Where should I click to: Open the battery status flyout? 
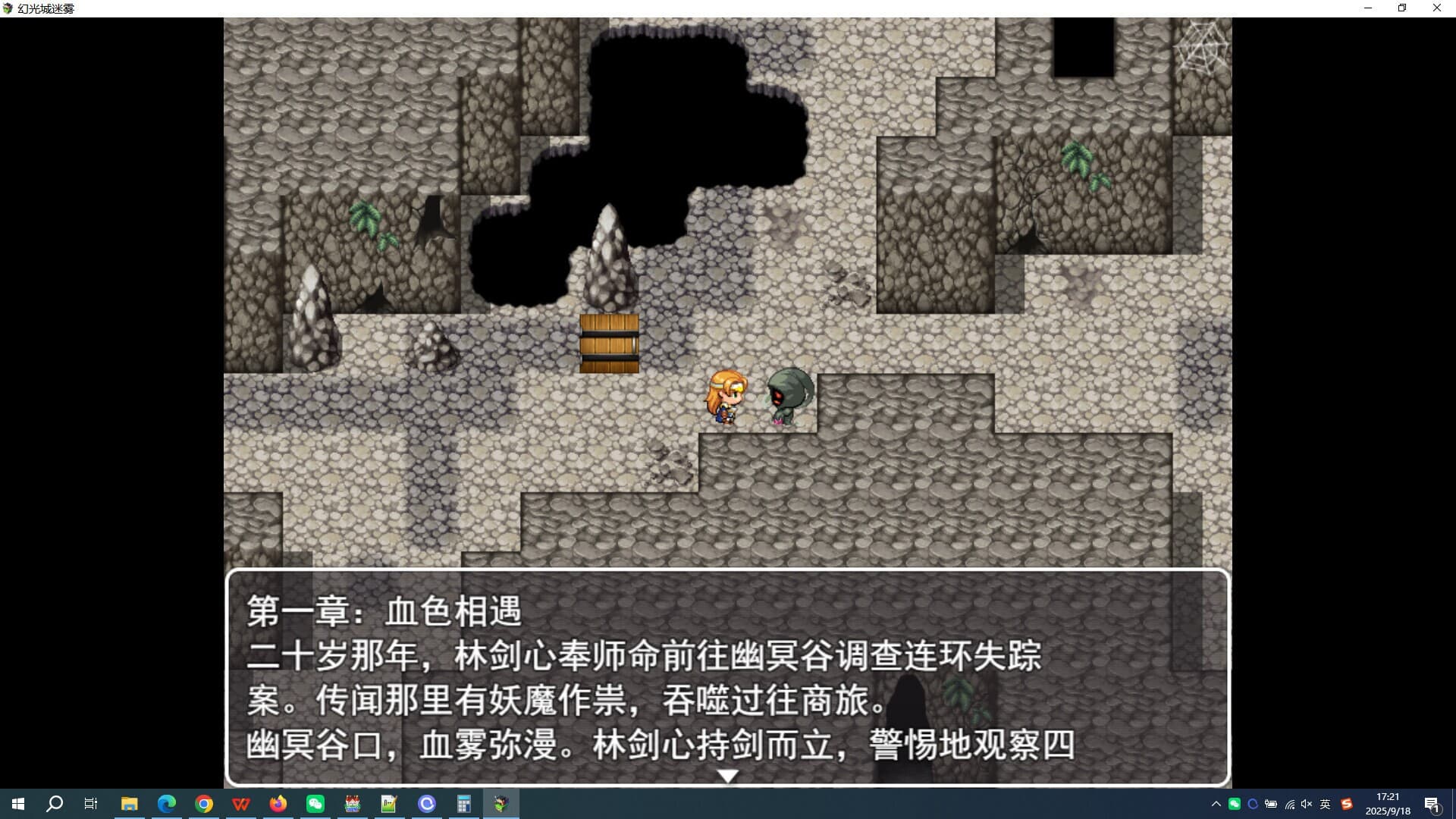1271,804
